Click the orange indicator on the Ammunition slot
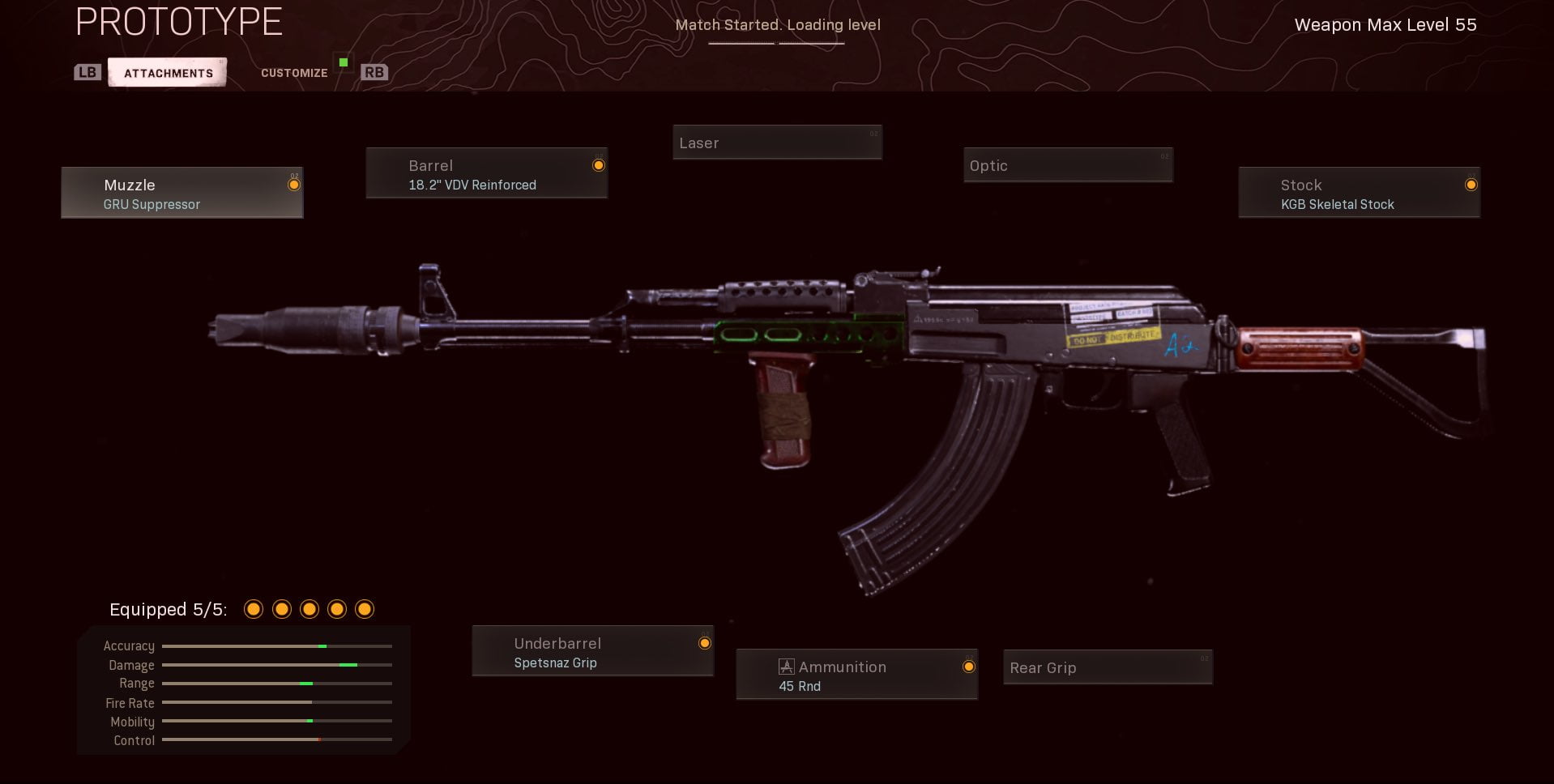1554x784 pixels. (968, 667)
